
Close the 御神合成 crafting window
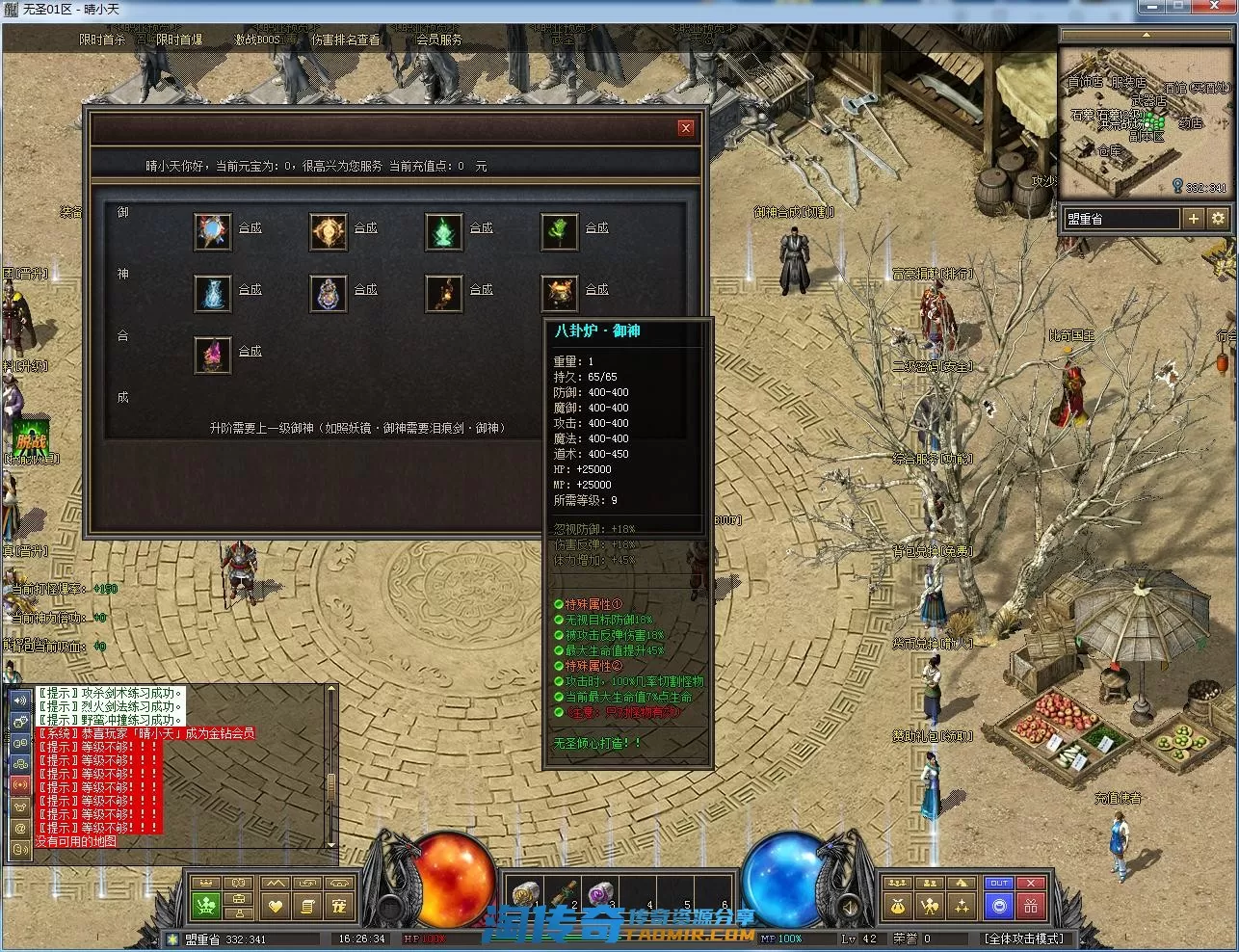coord(685,127)
